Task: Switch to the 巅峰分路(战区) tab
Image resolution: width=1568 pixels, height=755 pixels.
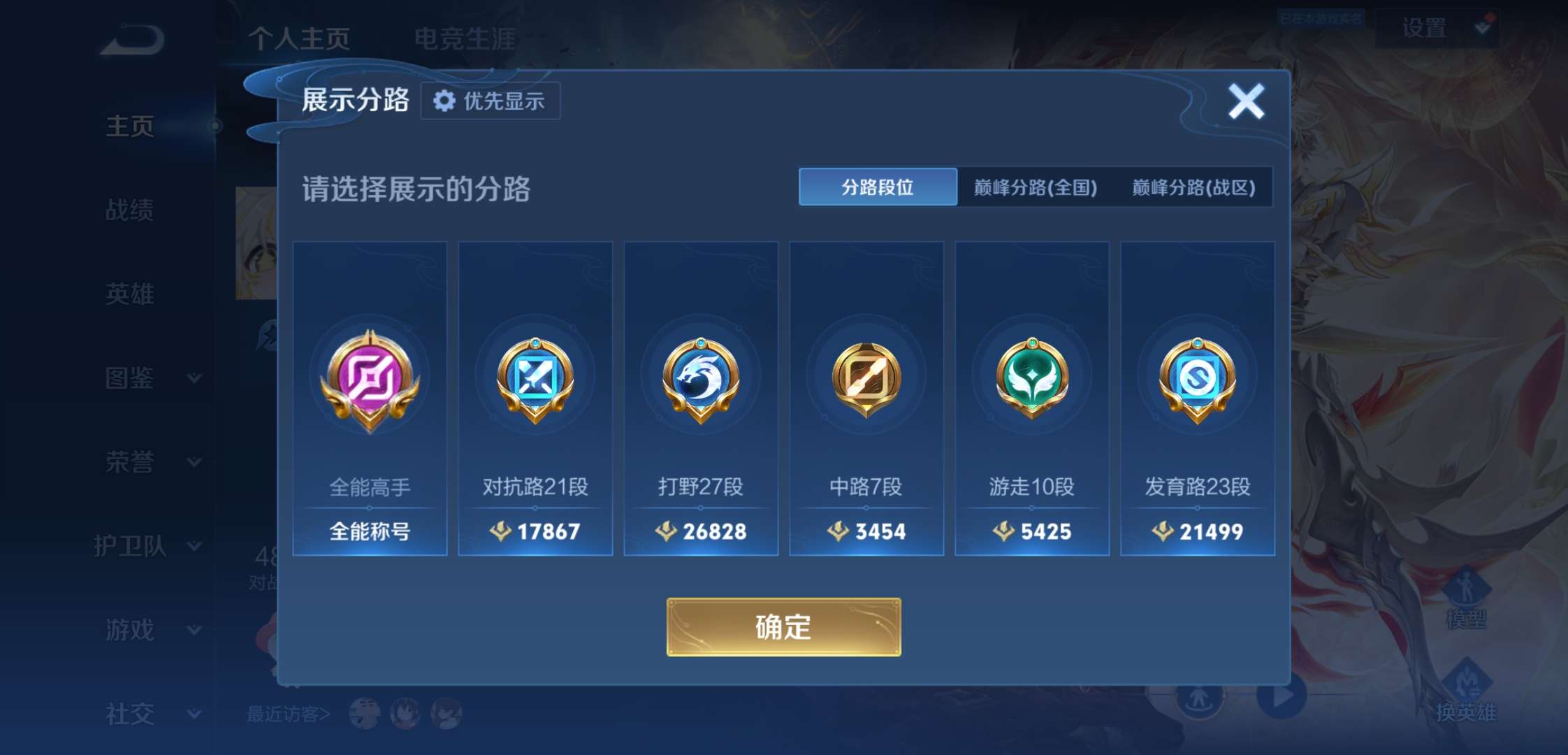Action: (1192, 187)
